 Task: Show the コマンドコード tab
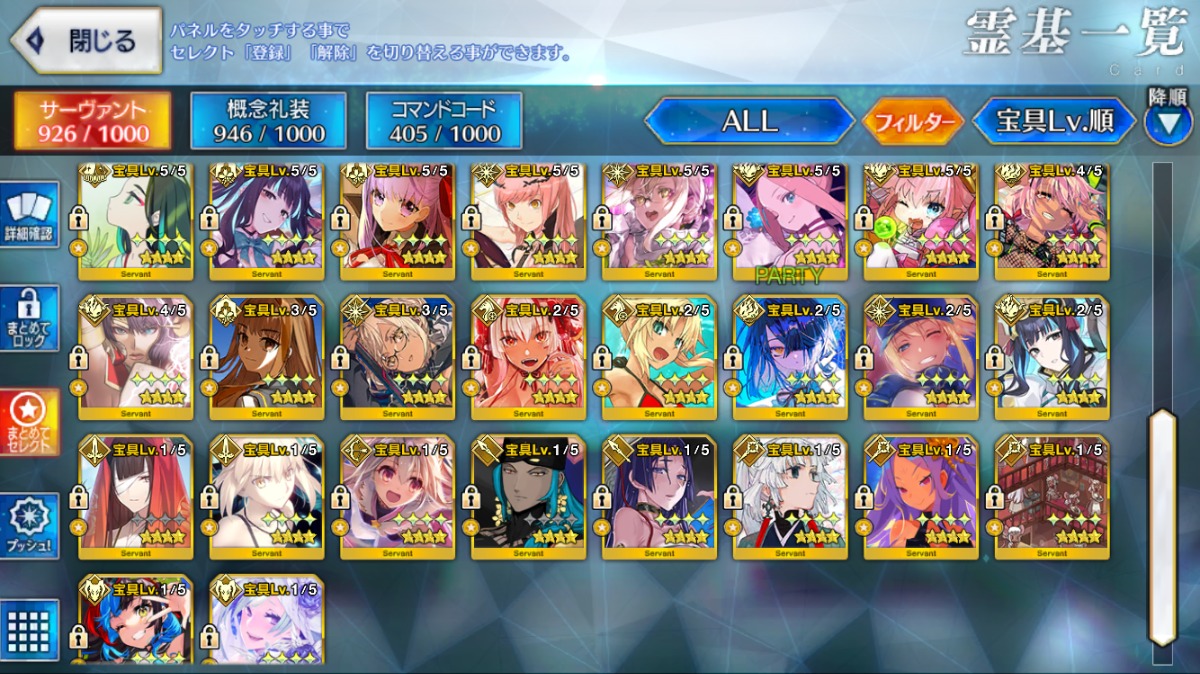click(444, 122)
